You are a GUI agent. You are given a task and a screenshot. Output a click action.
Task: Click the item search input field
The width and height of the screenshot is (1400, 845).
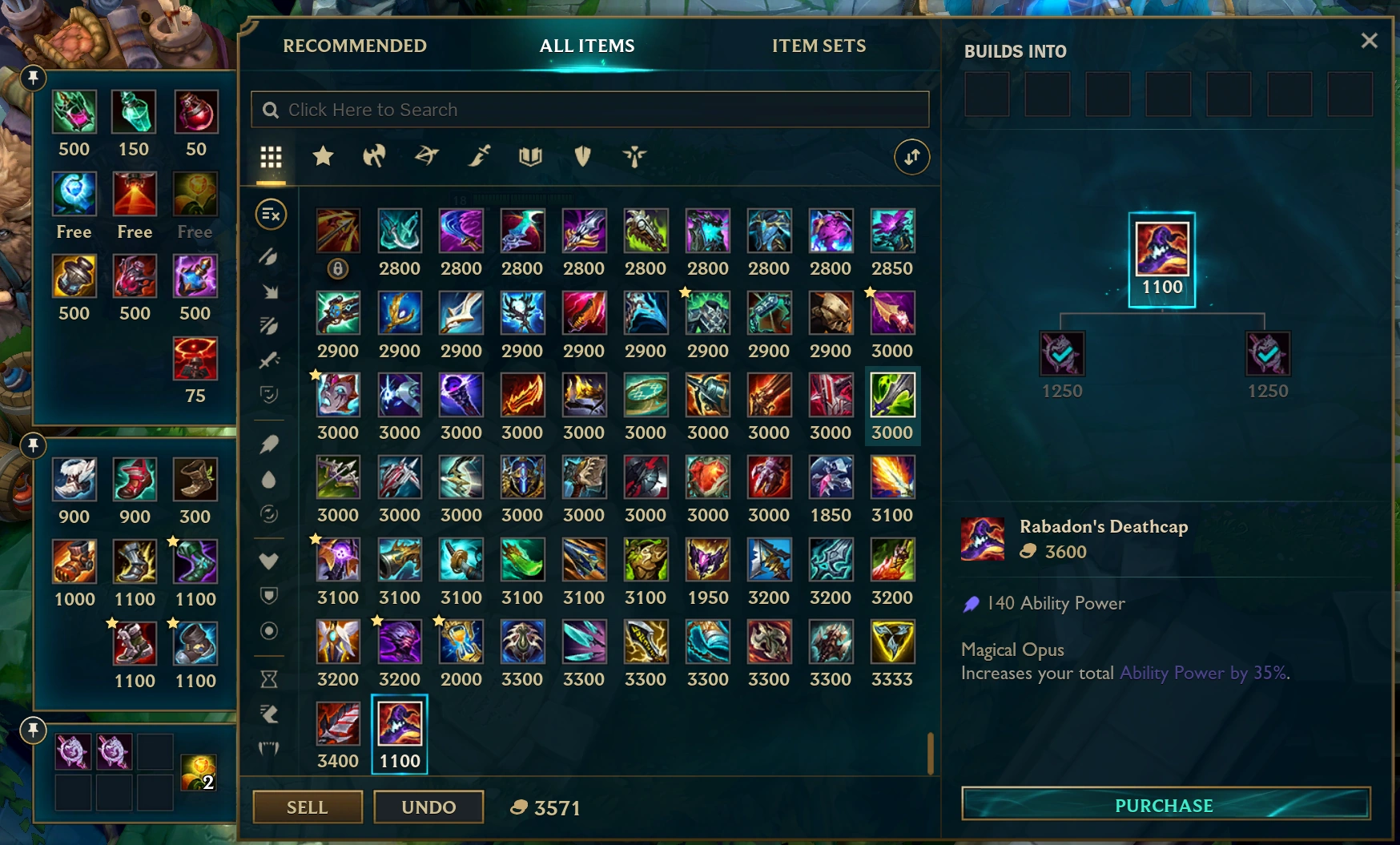pos(589,109)
